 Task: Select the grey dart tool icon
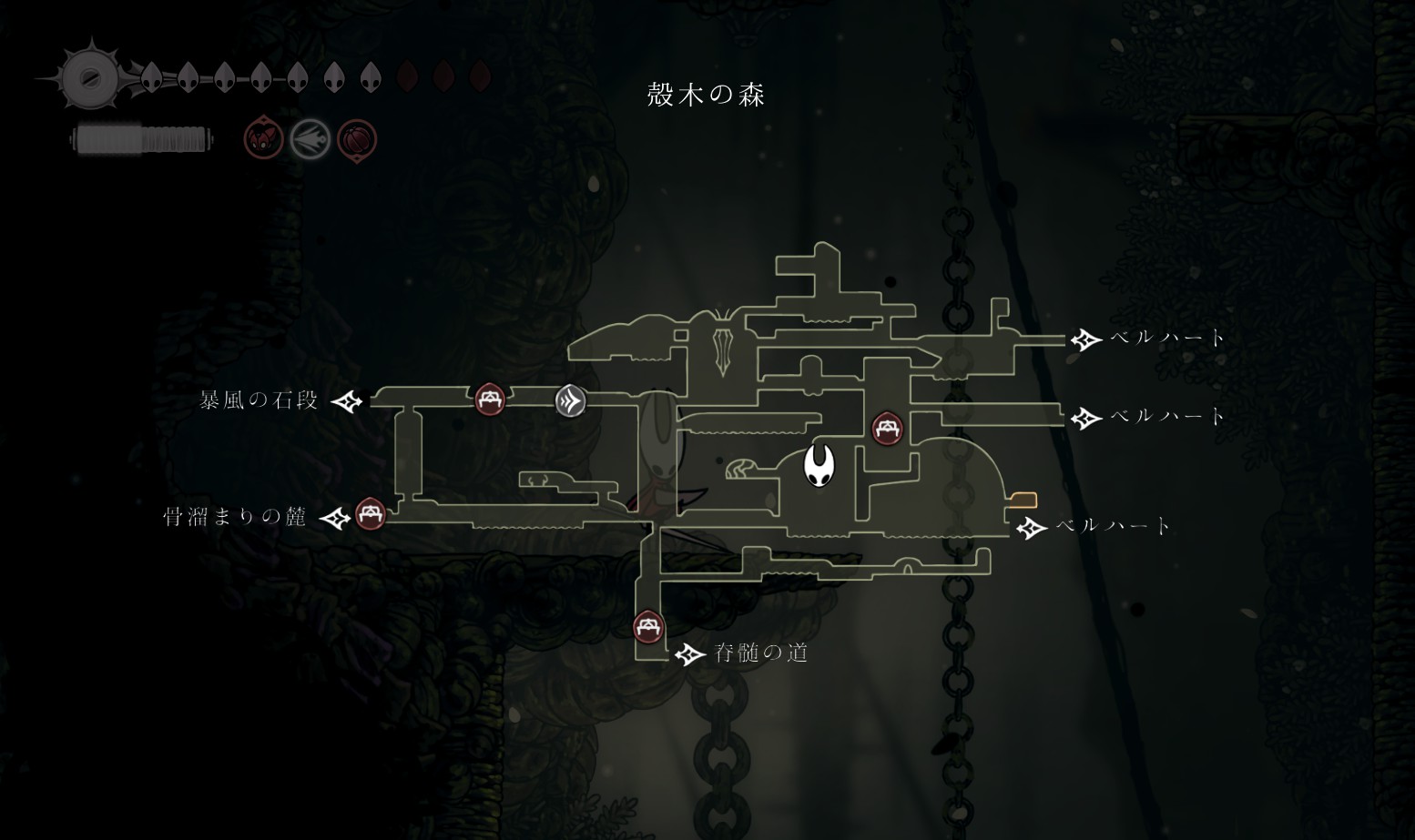[310, 140]
